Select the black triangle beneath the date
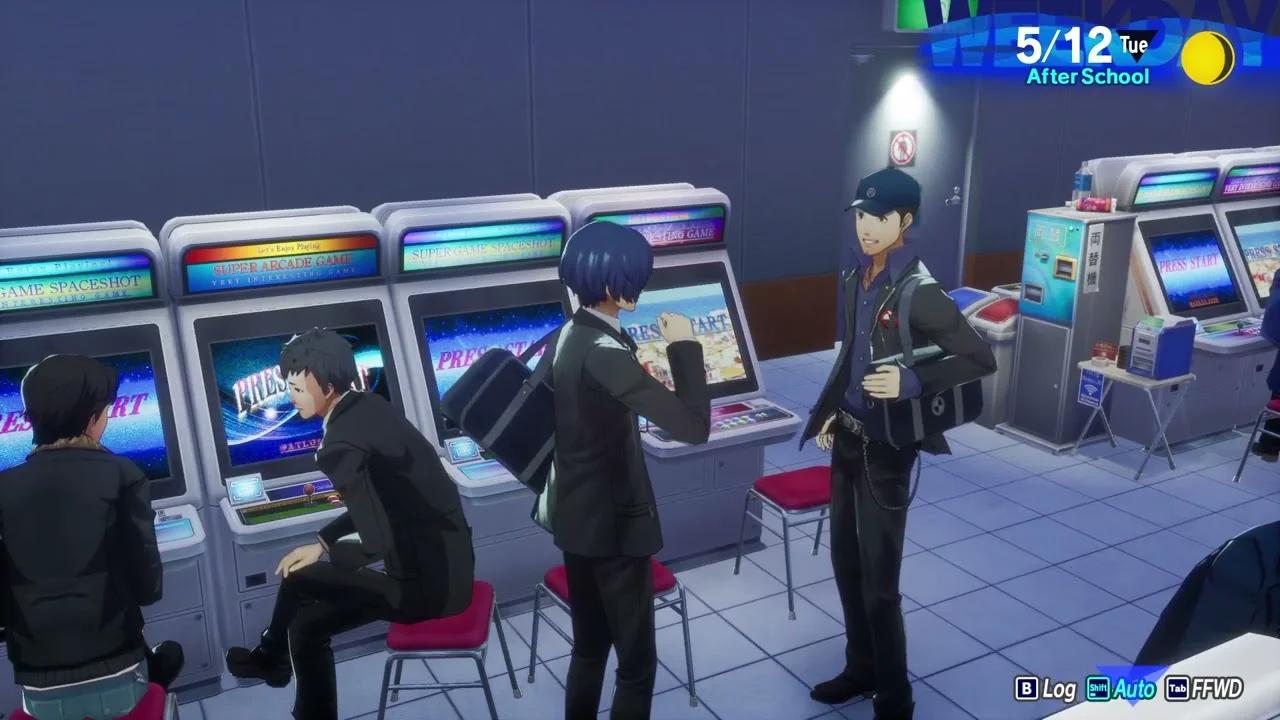1280x720 pixels. (1135, 57)
